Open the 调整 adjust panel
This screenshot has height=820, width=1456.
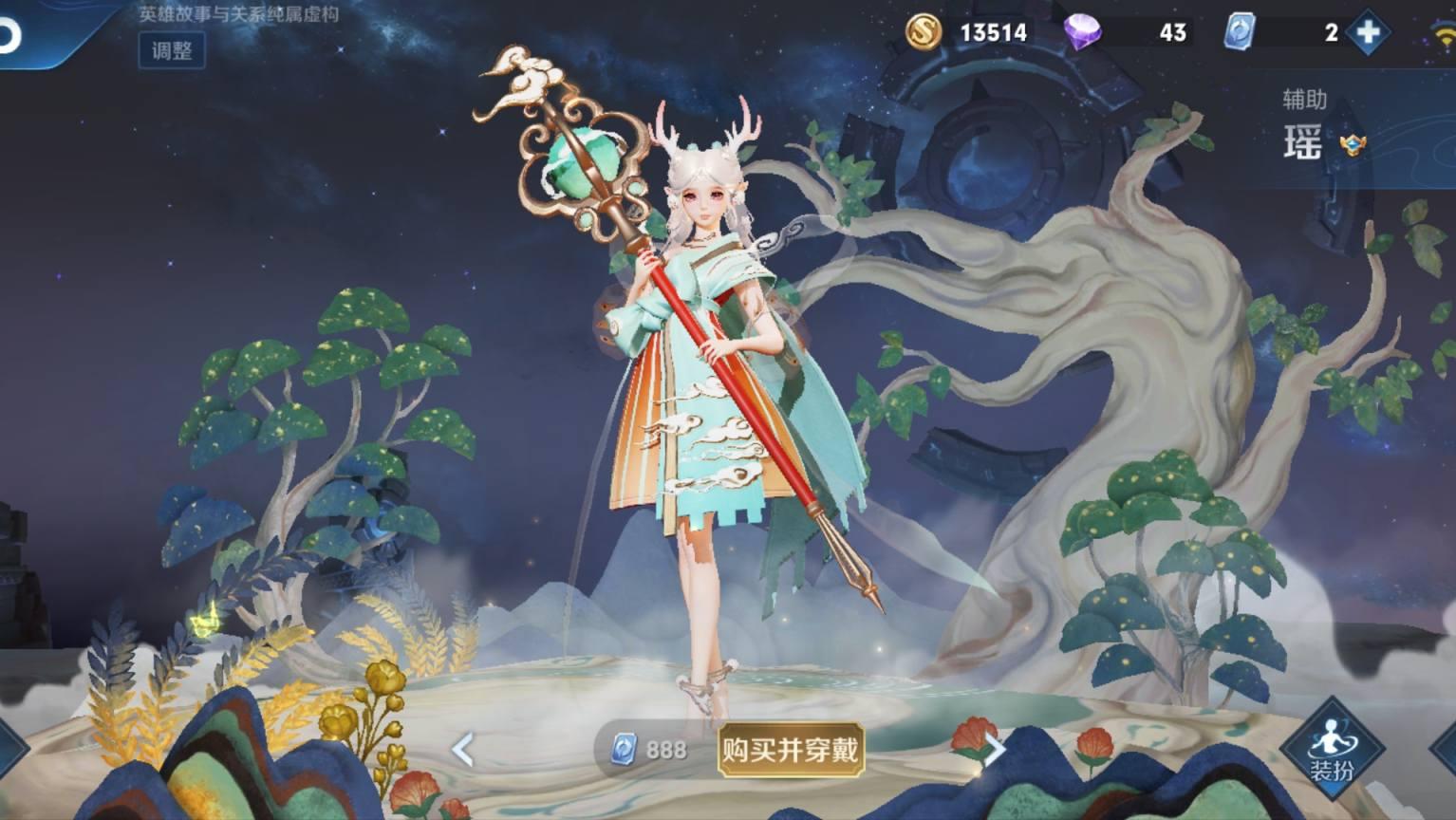pos(173,53)
